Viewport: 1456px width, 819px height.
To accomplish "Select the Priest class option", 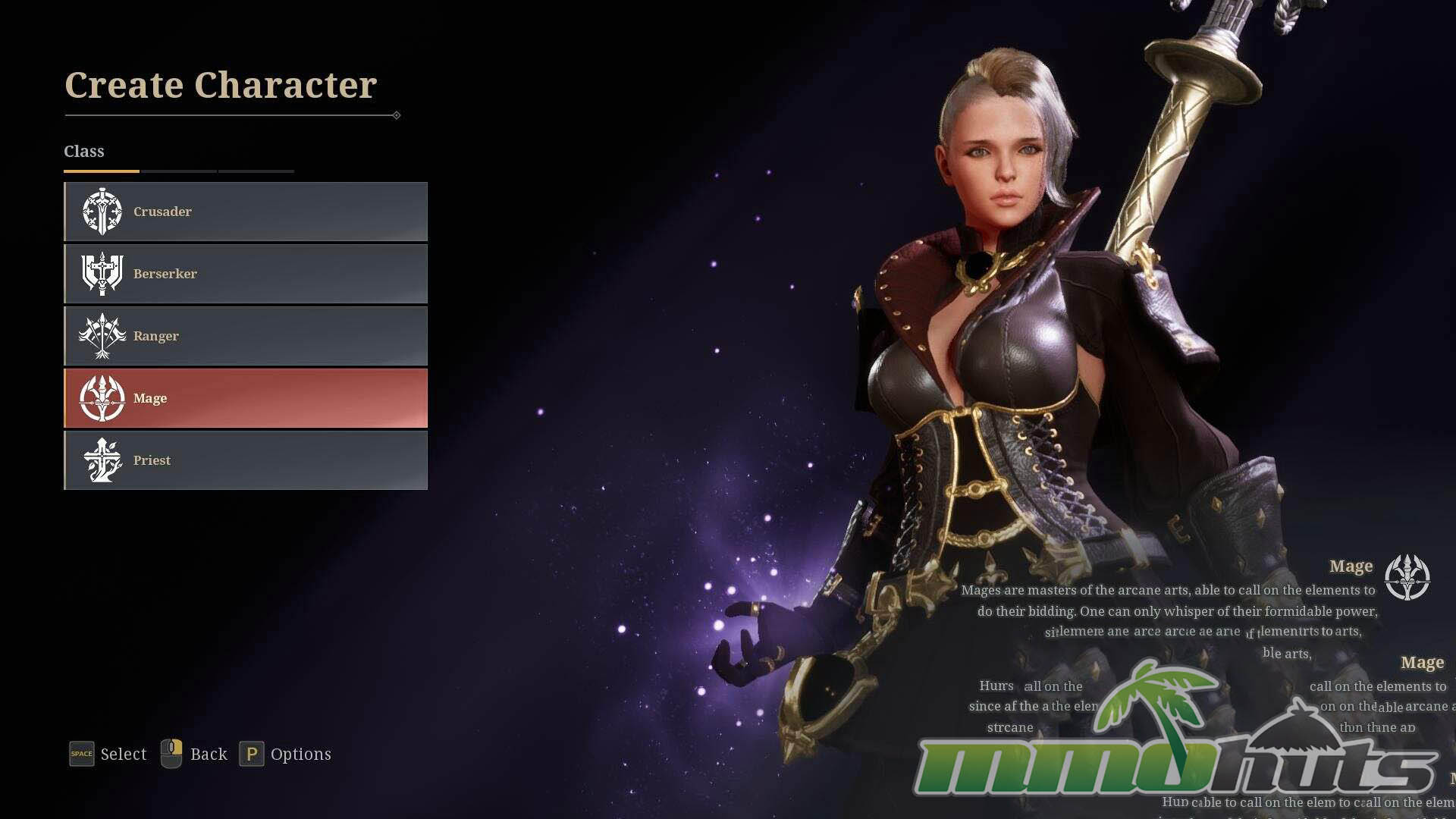I will click(246, 460).
